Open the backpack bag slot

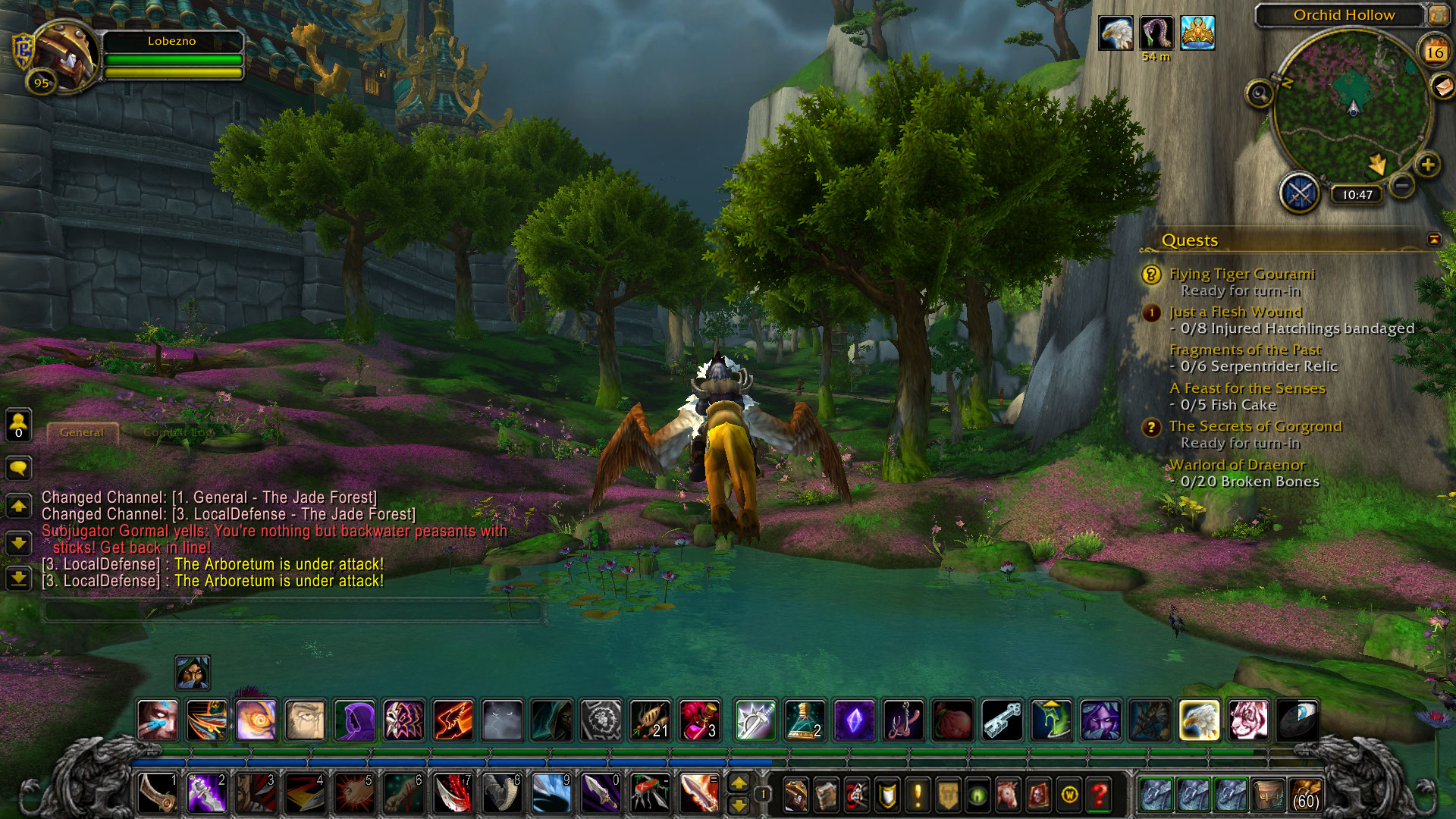pos(1305,795)
